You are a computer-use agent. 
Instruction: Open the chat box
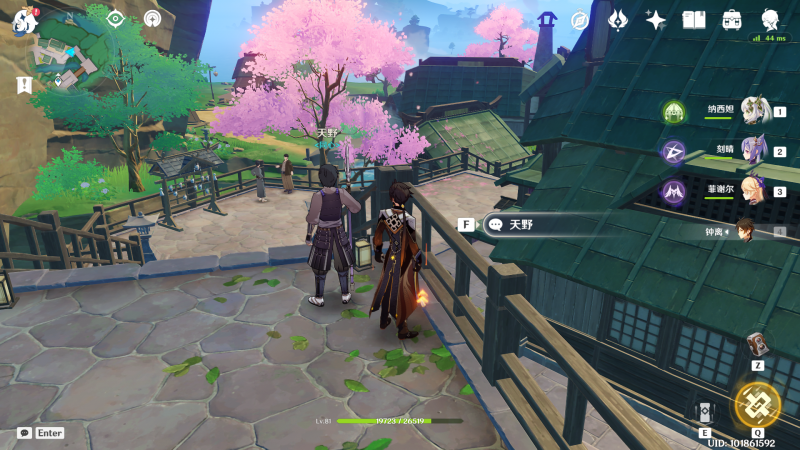click(x=25, y=433)
